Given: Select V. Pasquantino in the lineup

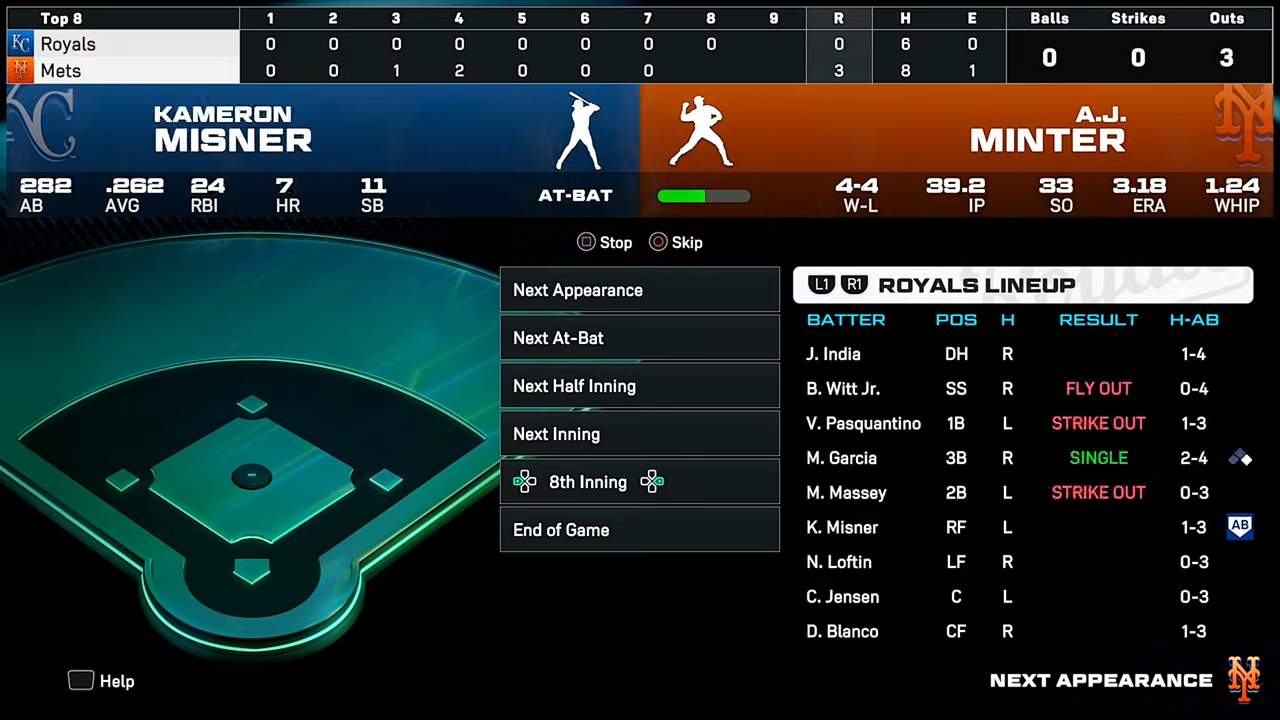Looking at the screenshot, I should 863,423.
